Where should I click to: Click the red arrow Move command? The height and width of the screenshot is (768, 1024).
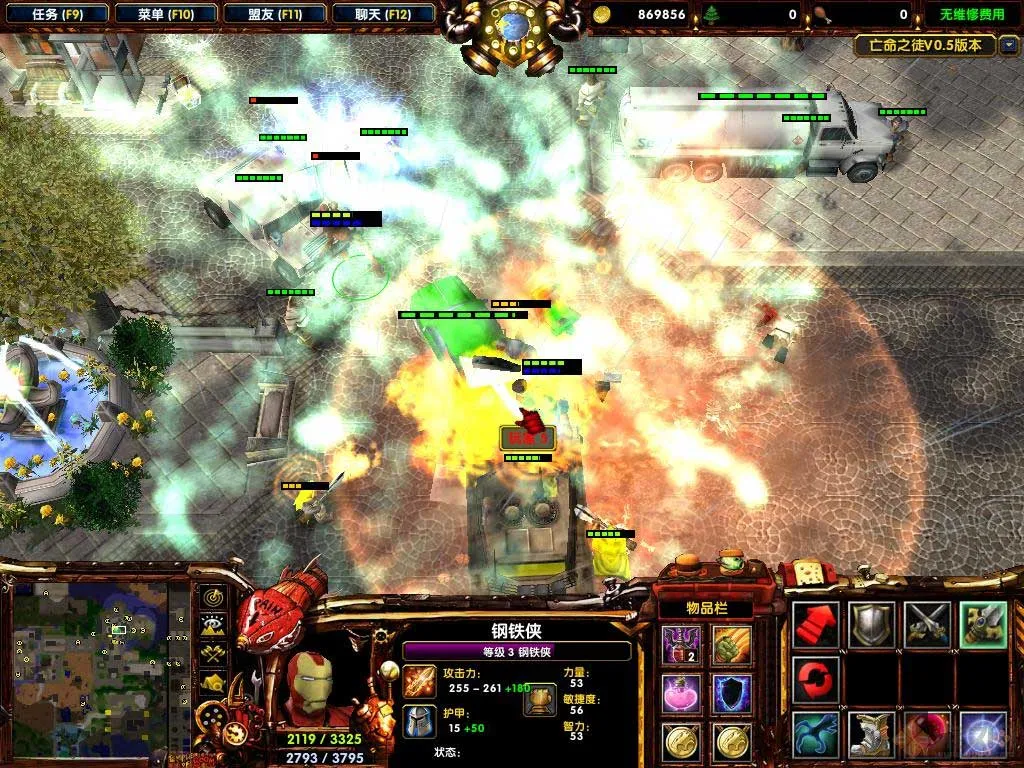816,624
